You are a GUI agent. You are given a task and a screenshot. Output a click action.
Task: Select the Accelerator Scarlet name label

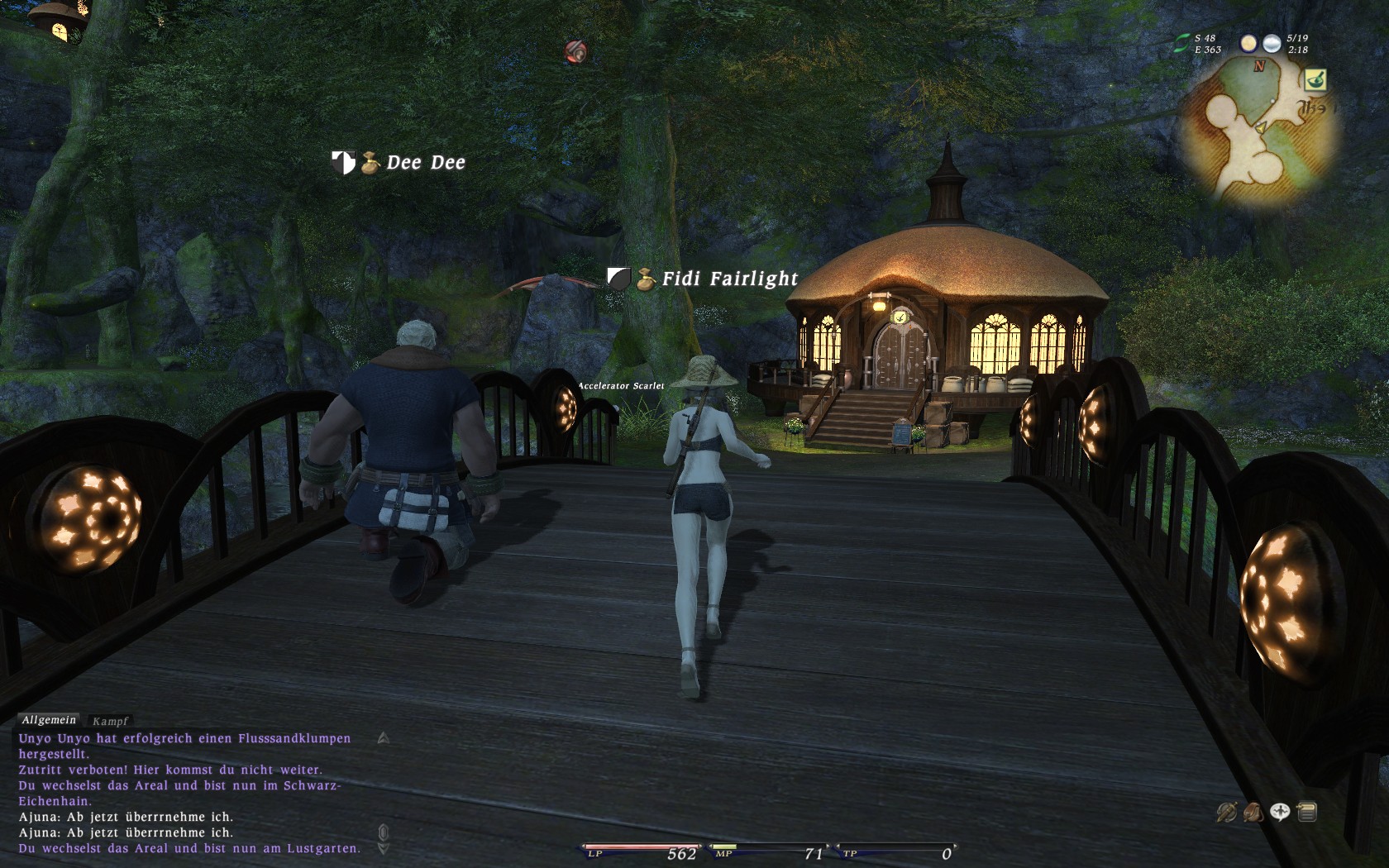coord(620,386)
